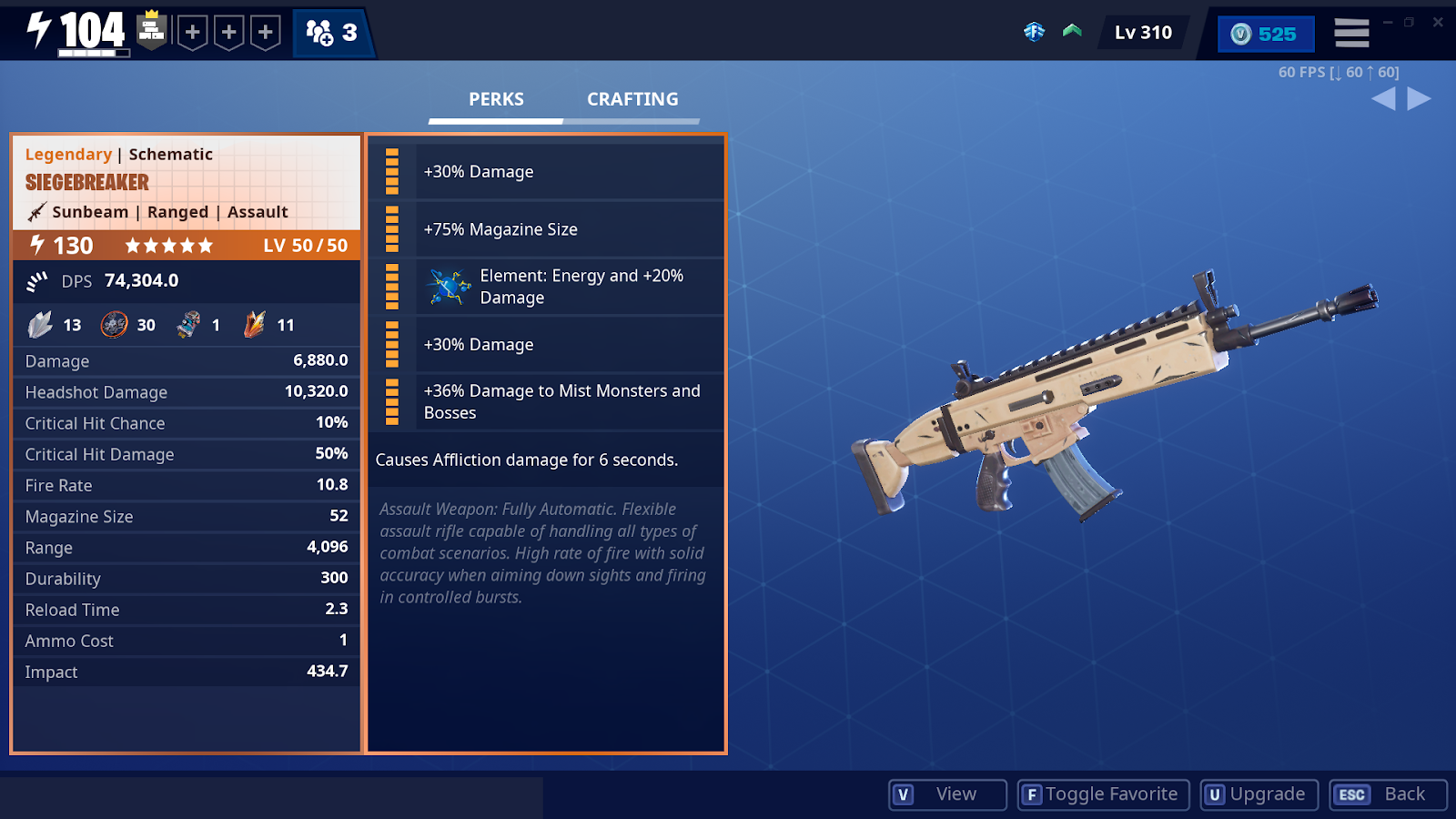This screenshot has height=819, width=1456.
Task: Upgrade the Siegebreaker schematic
Action: (x=1259, y=794)
